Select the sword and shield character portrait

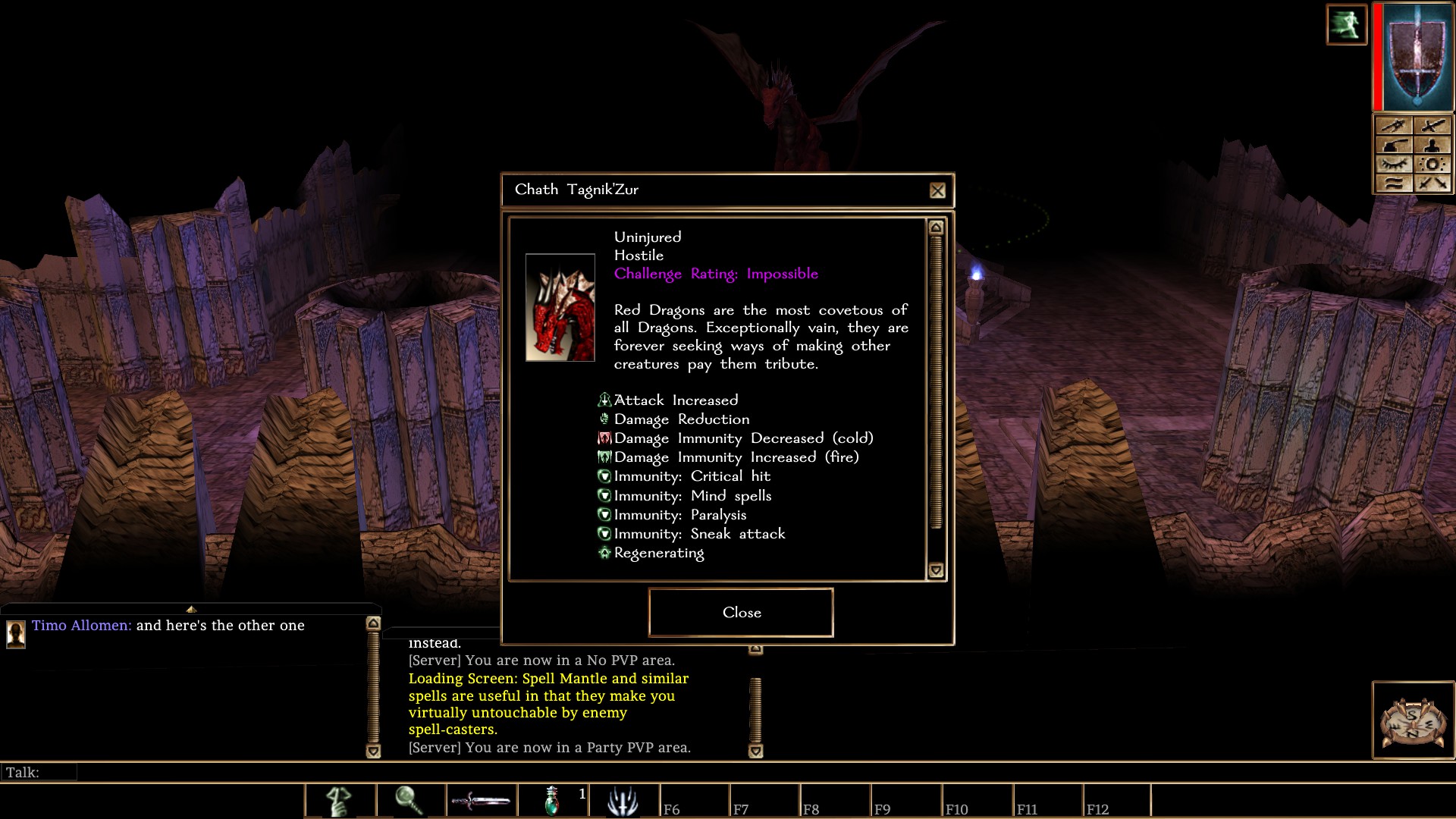(x=1417, y=59)
